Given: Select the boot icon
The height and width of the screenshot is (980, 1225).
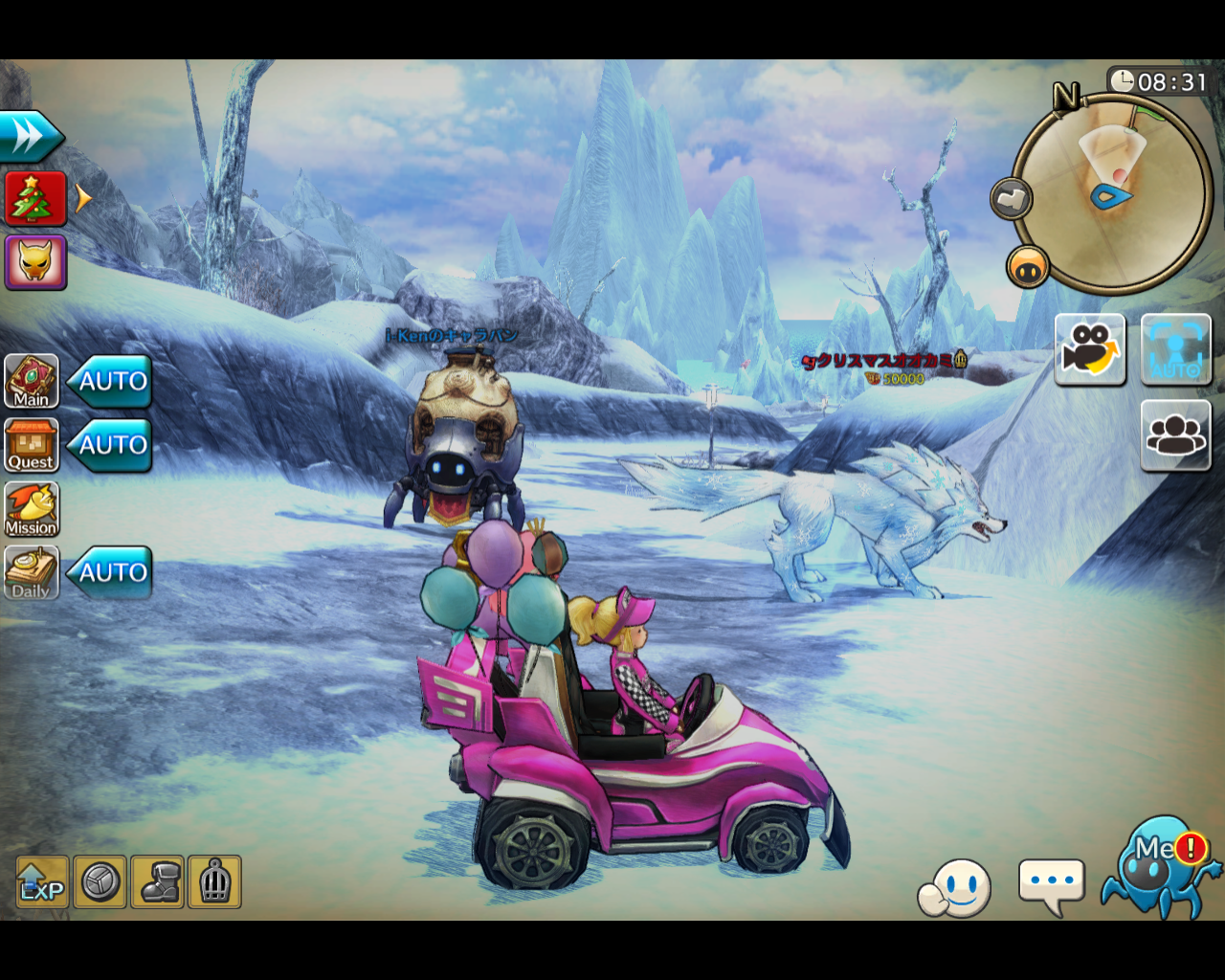Looking at the screenshot, I should coord(158,881).
